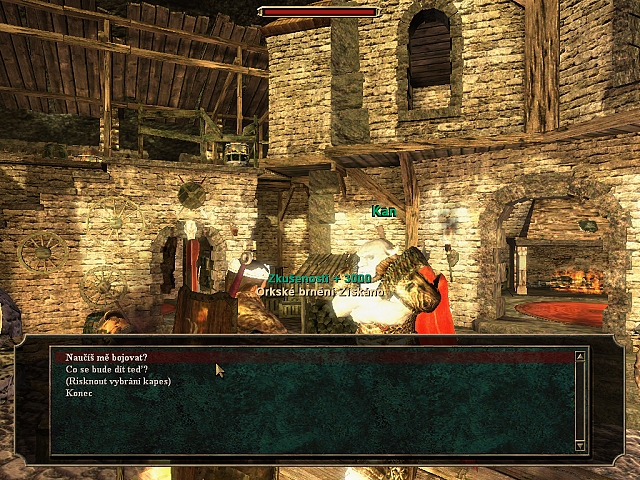This screenshot has height=480, width=640.
Task: End the conversation with "Konec"
Action: pos(79,393)
